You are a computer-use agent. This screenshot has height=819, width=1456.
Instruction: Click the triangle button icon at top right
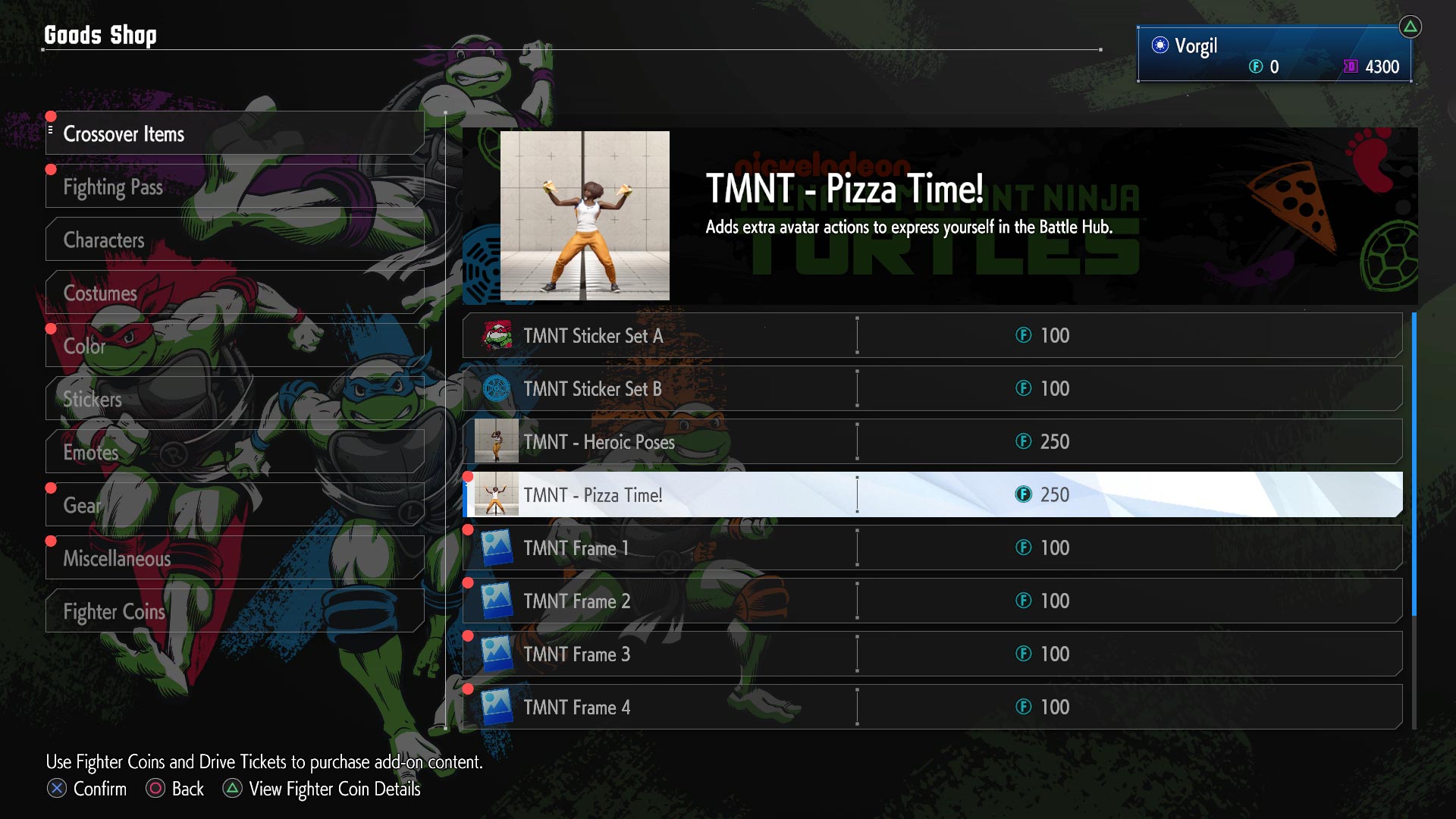click(x=1410, y=25)
